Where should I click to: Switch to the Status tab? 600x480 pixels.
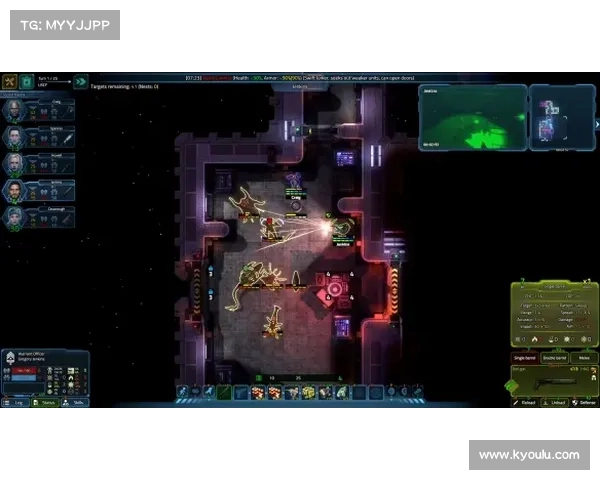tap(46, 403)
